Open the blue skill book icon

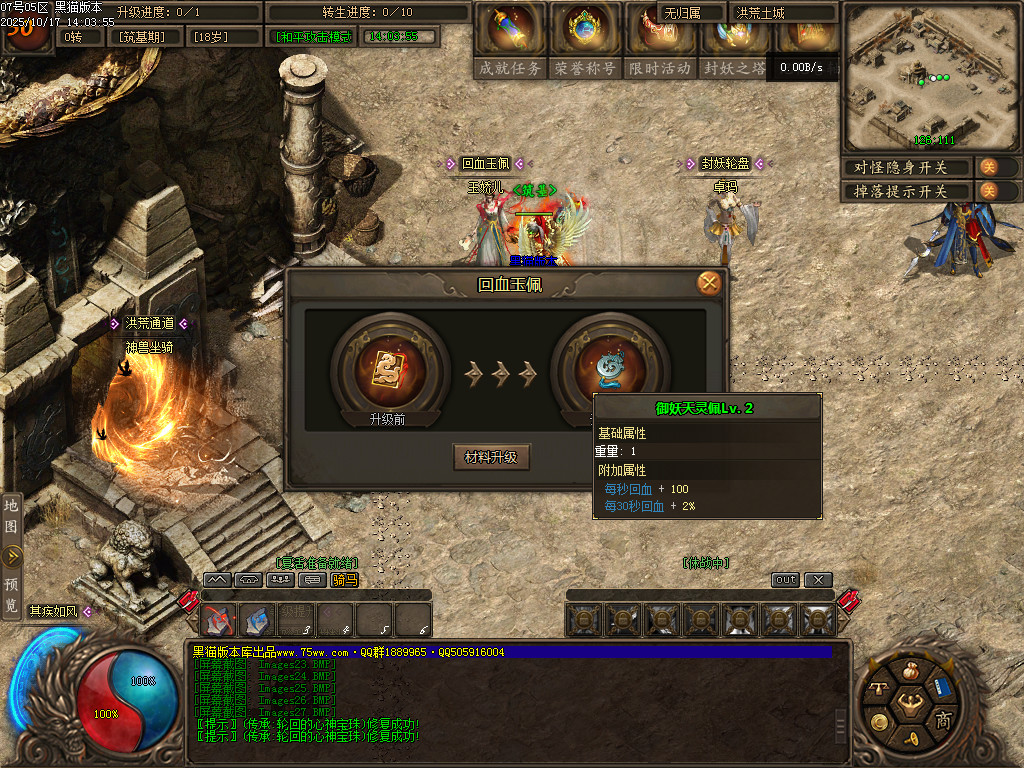(x=943, y=688)
